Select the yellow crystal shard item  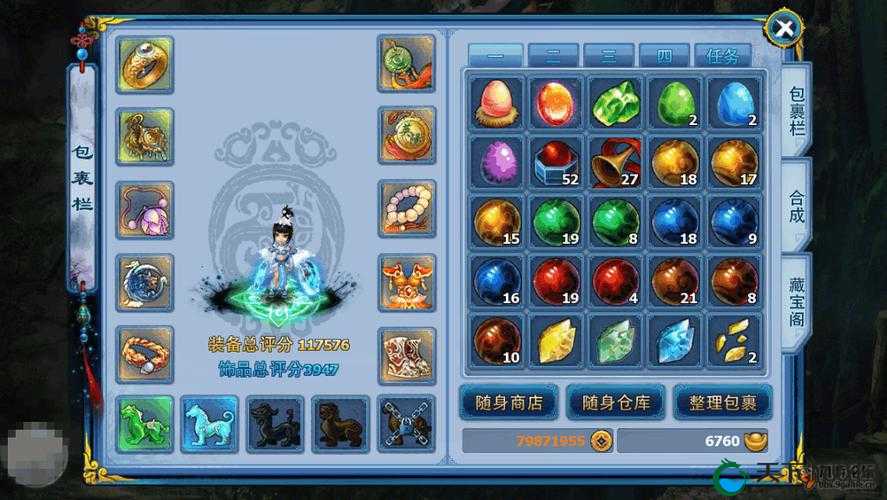(x=556, y=341)
